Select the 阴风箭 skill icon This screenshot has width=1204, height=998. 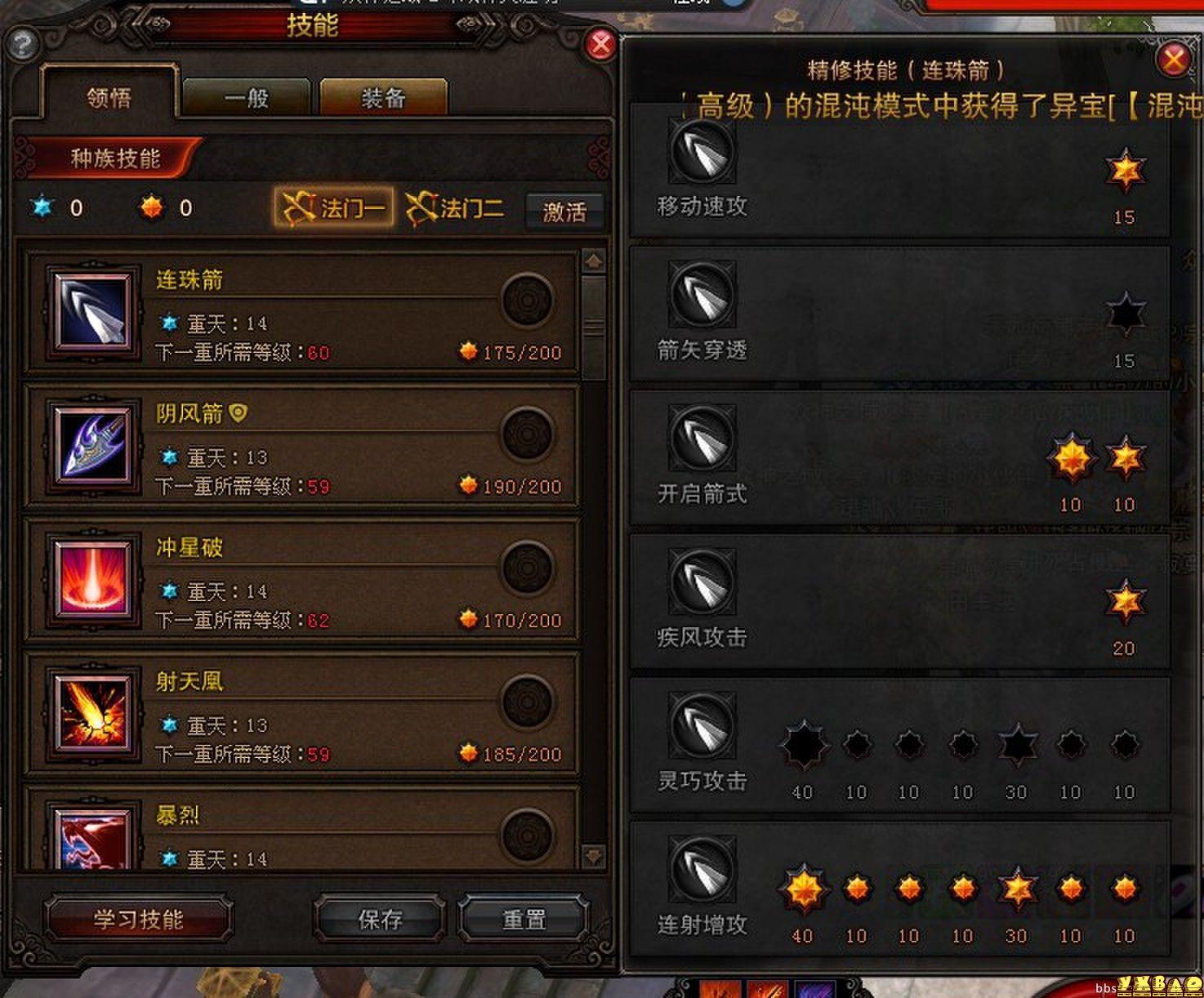(91, 446)
